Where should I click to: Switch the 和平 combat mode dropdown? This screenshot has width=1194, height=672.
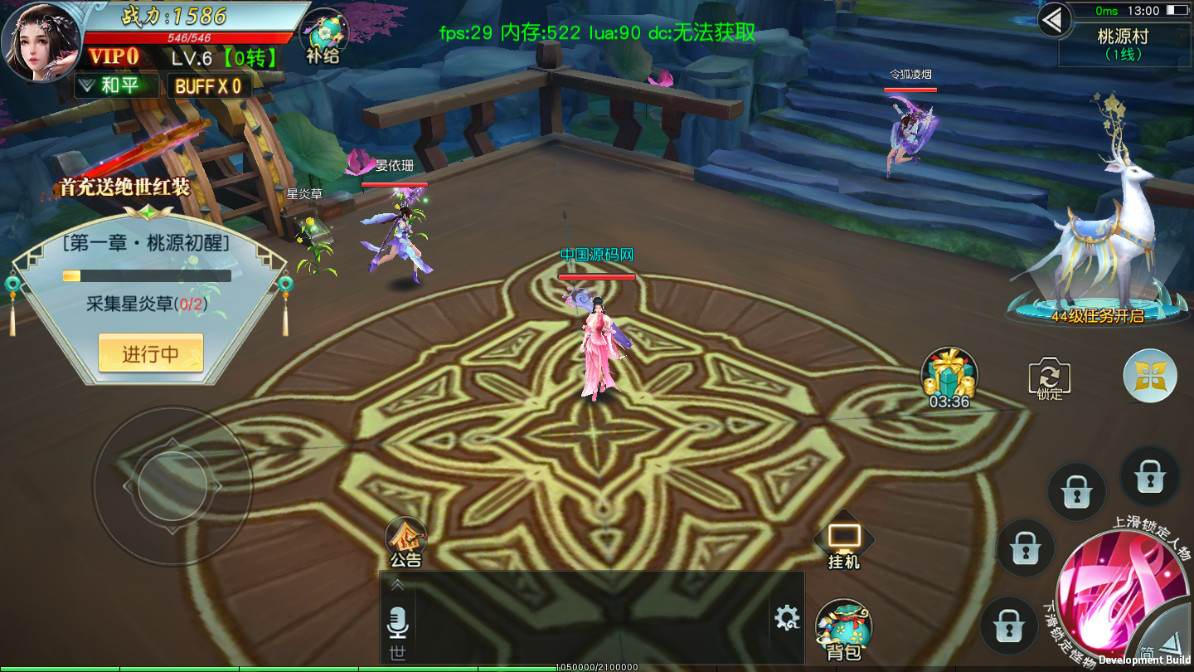point(118,86)
